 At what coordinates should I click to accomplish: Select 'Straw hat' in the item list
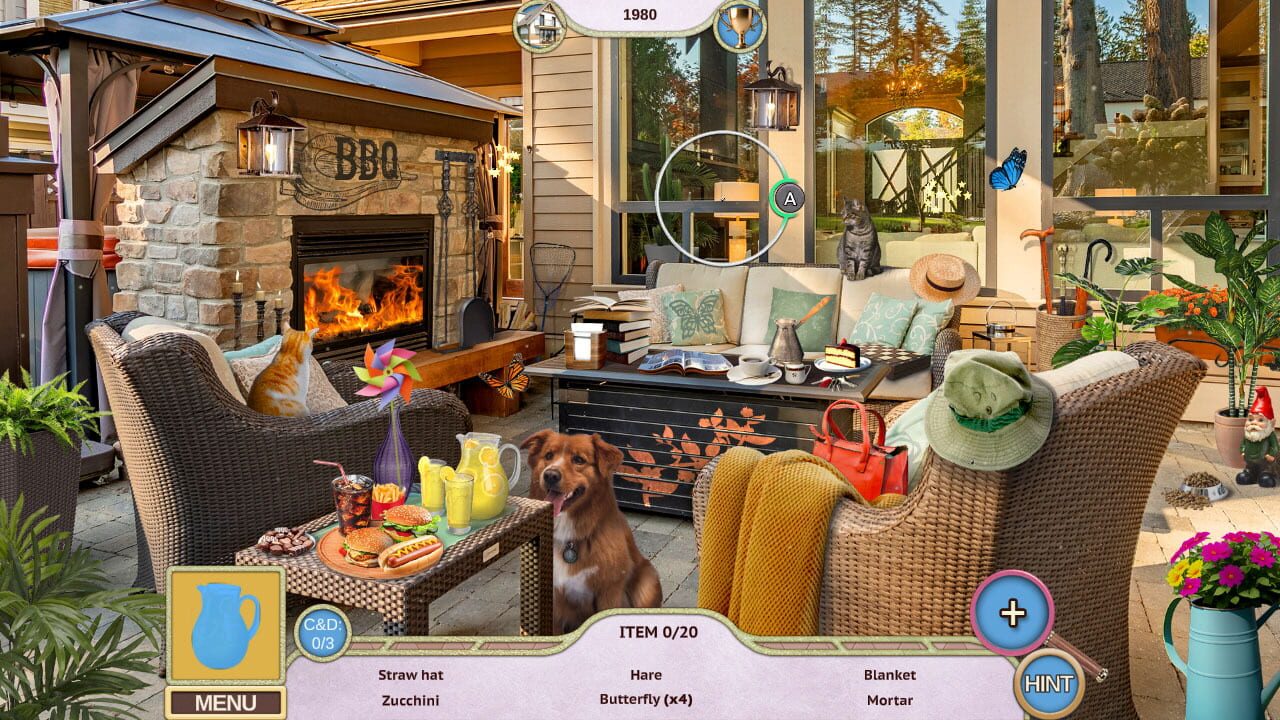tap(413, 675)
